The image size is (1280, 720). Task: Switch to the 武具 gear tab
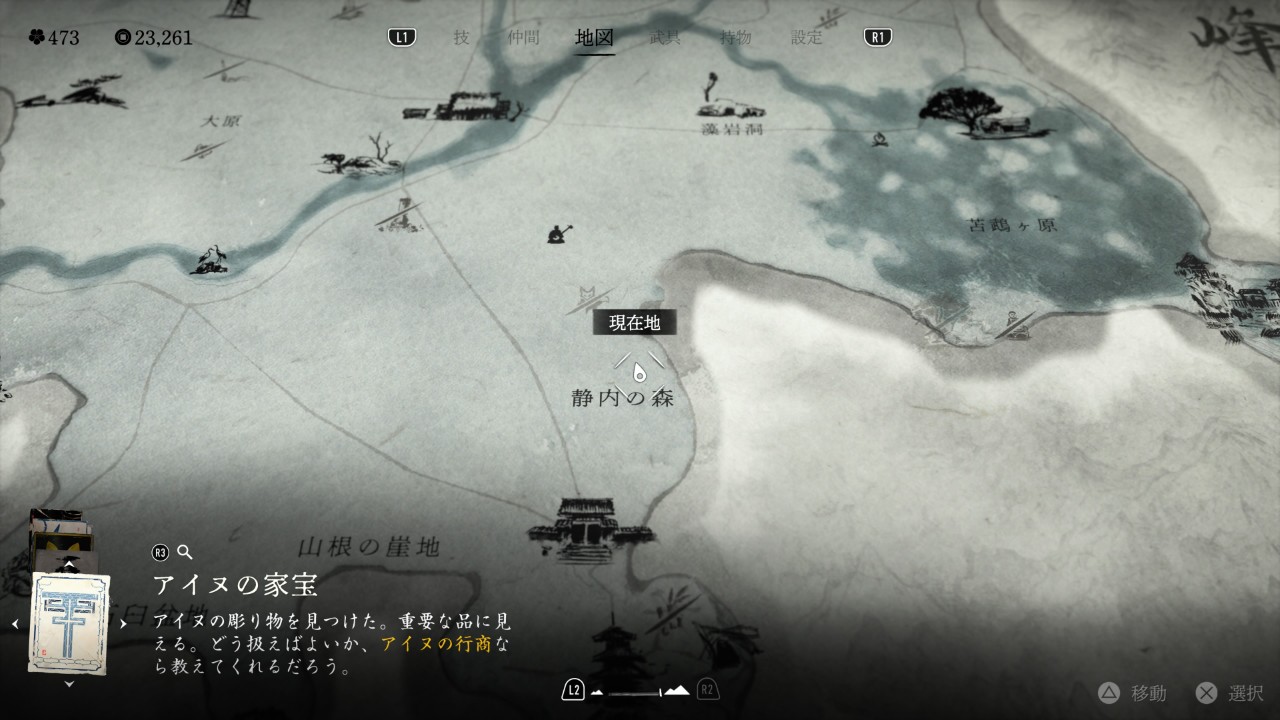(665, 38)
